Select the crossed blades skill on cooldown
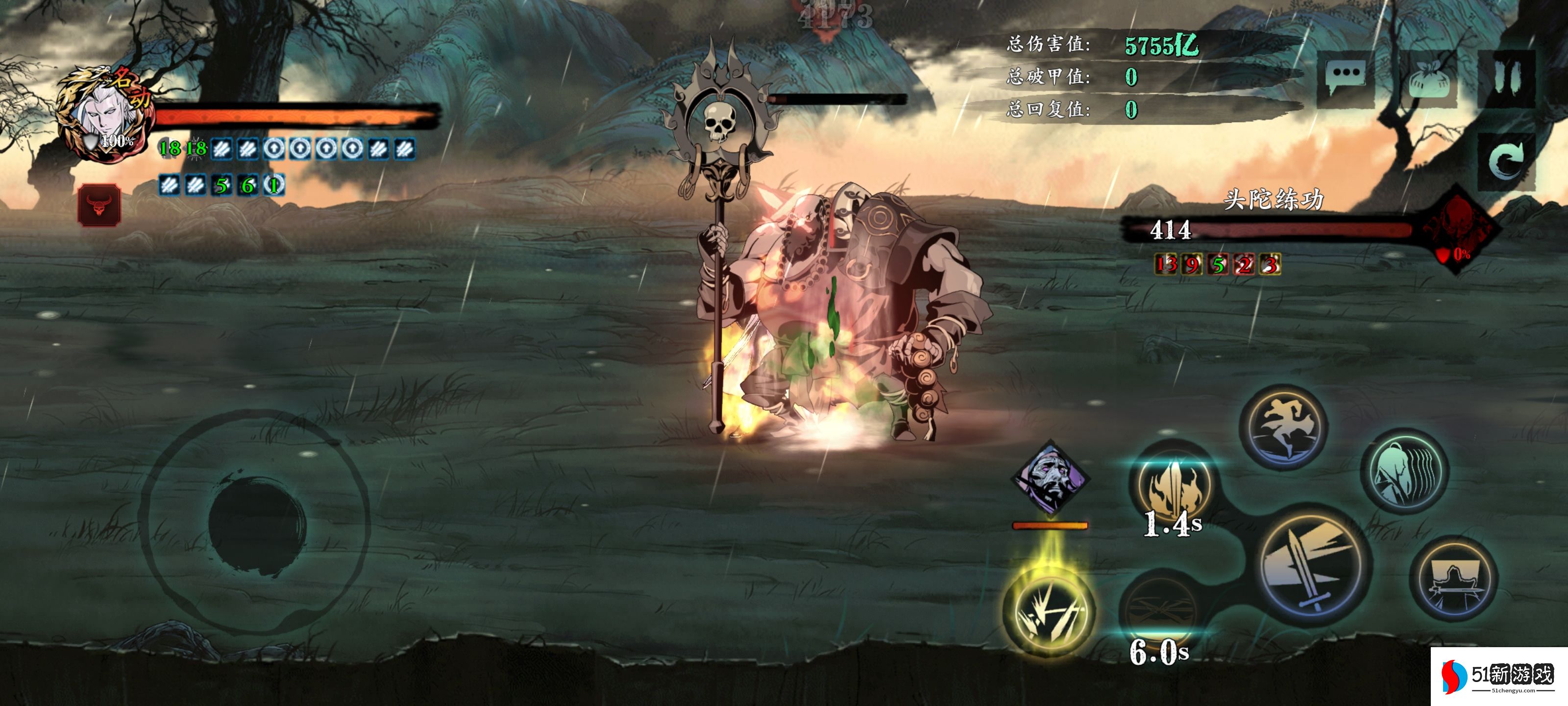This screenshot has height=706, width=1568. pyautogui.click(x=1160, y=606)
